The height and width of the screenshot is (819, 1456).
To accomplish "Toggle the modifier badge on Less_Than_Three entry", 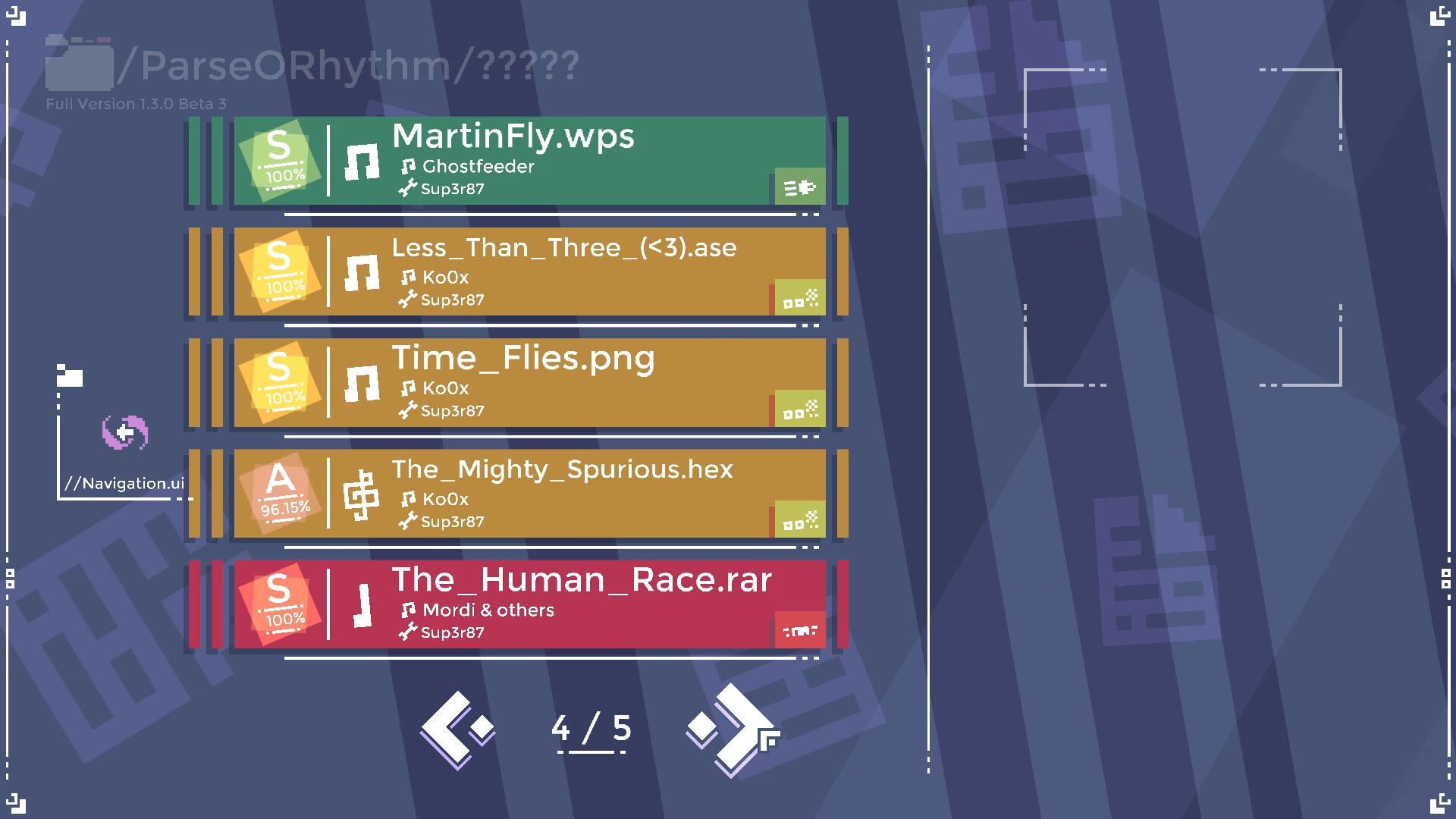I will pos(800,296).
